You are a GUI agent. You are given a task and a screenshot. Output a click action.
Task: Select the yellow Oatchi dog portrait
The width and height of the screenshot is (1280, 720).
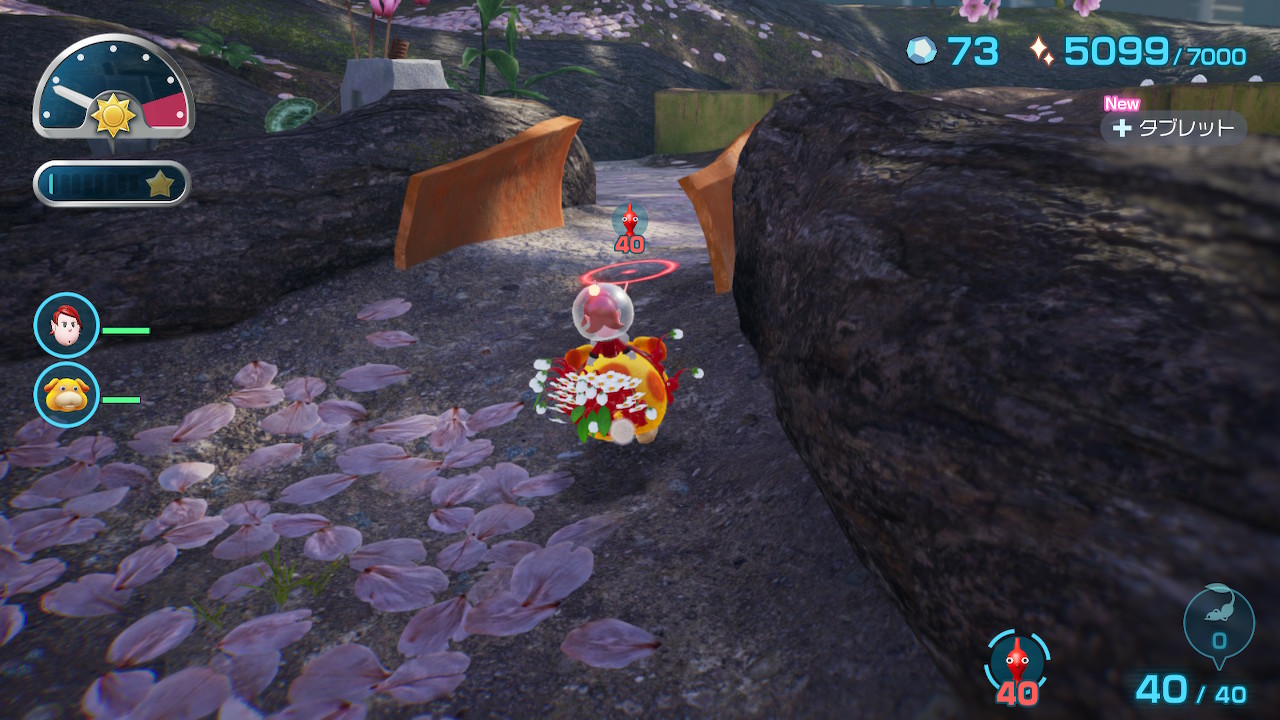[x=67, y=394]
